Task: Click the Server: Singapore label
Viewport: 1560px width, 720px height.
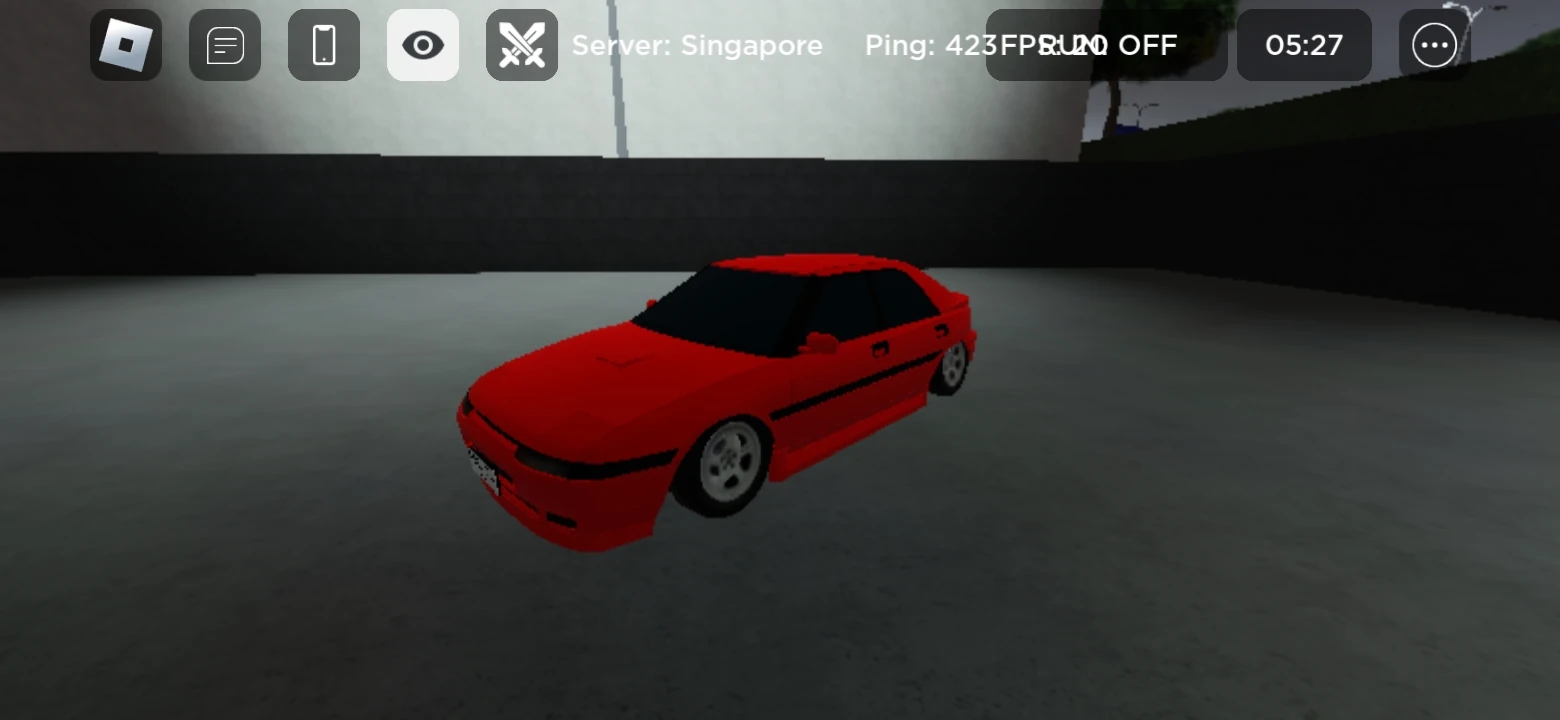Action: (696, 45)
